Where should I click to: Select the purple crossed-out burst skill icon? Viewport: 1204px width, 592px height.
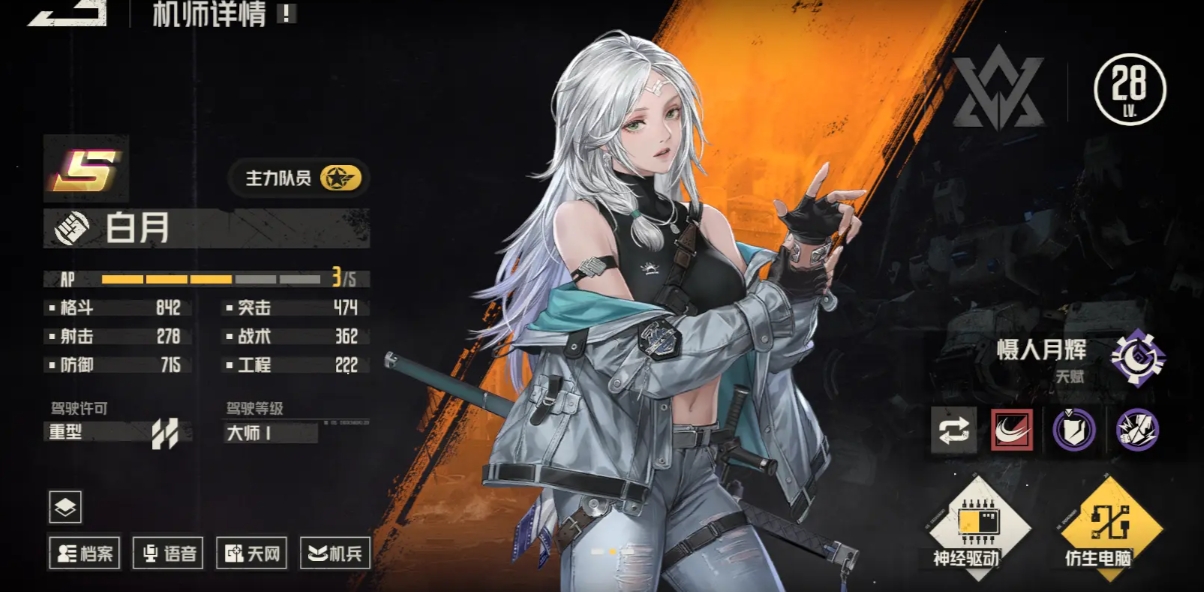click(1137, 430)
